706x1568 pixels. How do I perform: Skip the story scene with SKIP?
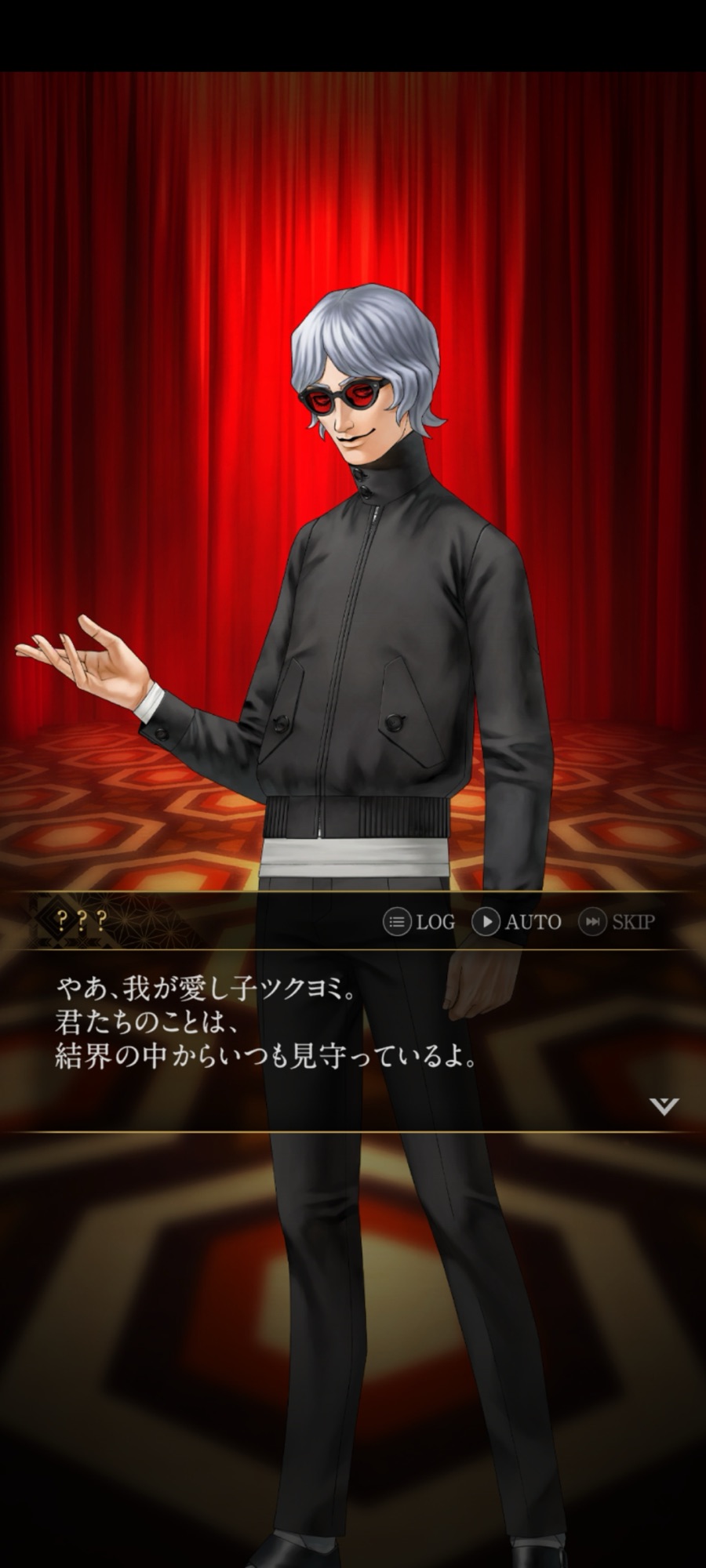pos(617,922)
